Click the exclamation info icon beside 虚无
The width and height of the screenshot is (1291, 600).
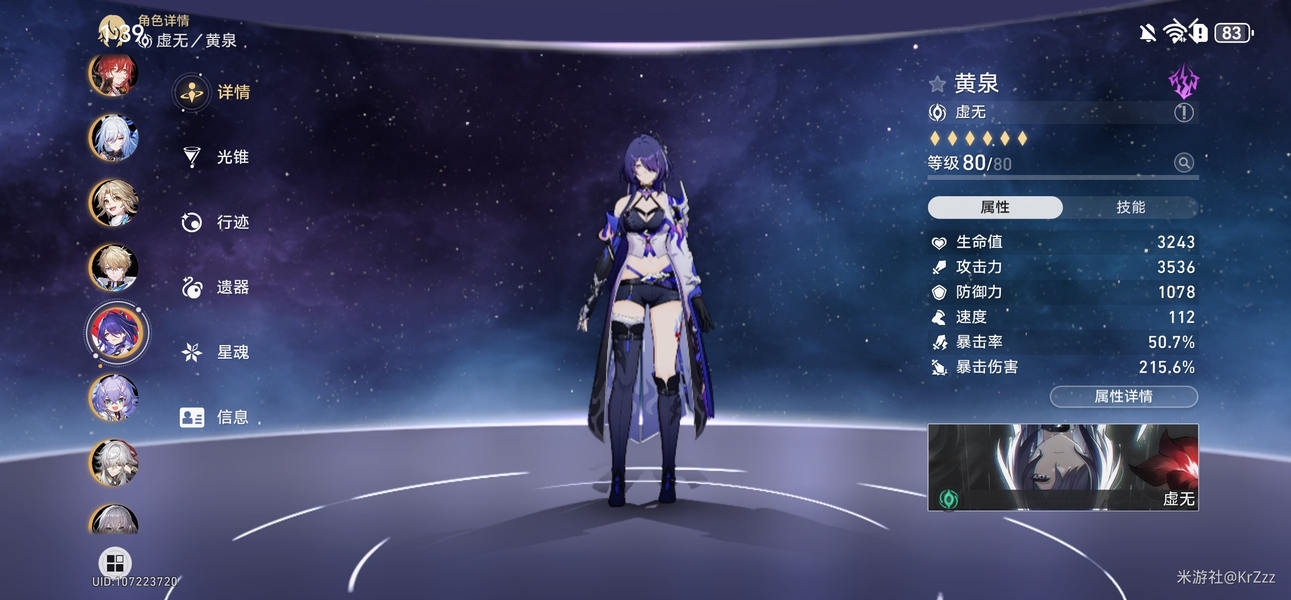(x=1183, y=113)
